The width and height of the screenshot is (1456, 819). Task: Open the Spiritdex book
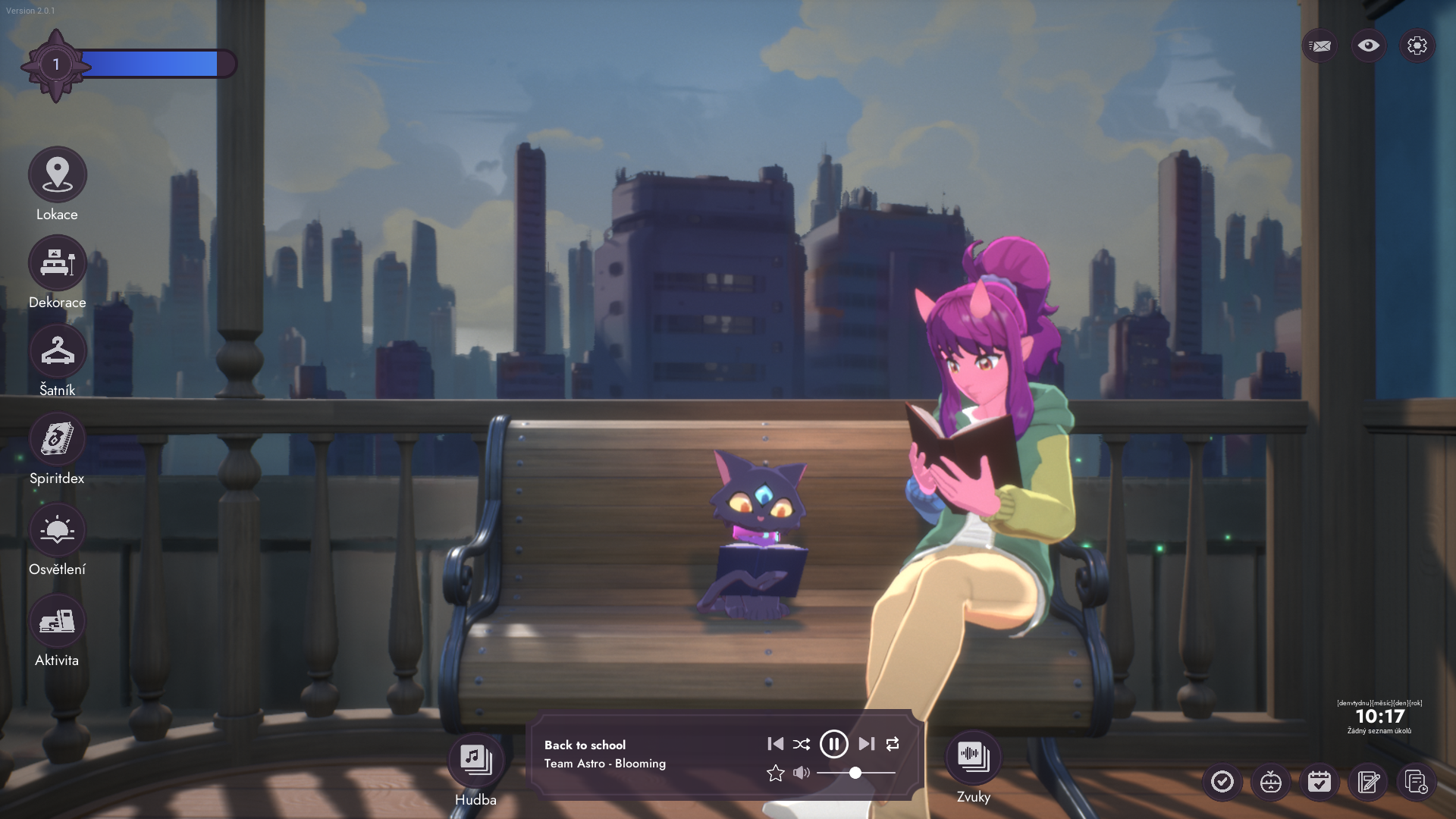coord(57,439)
